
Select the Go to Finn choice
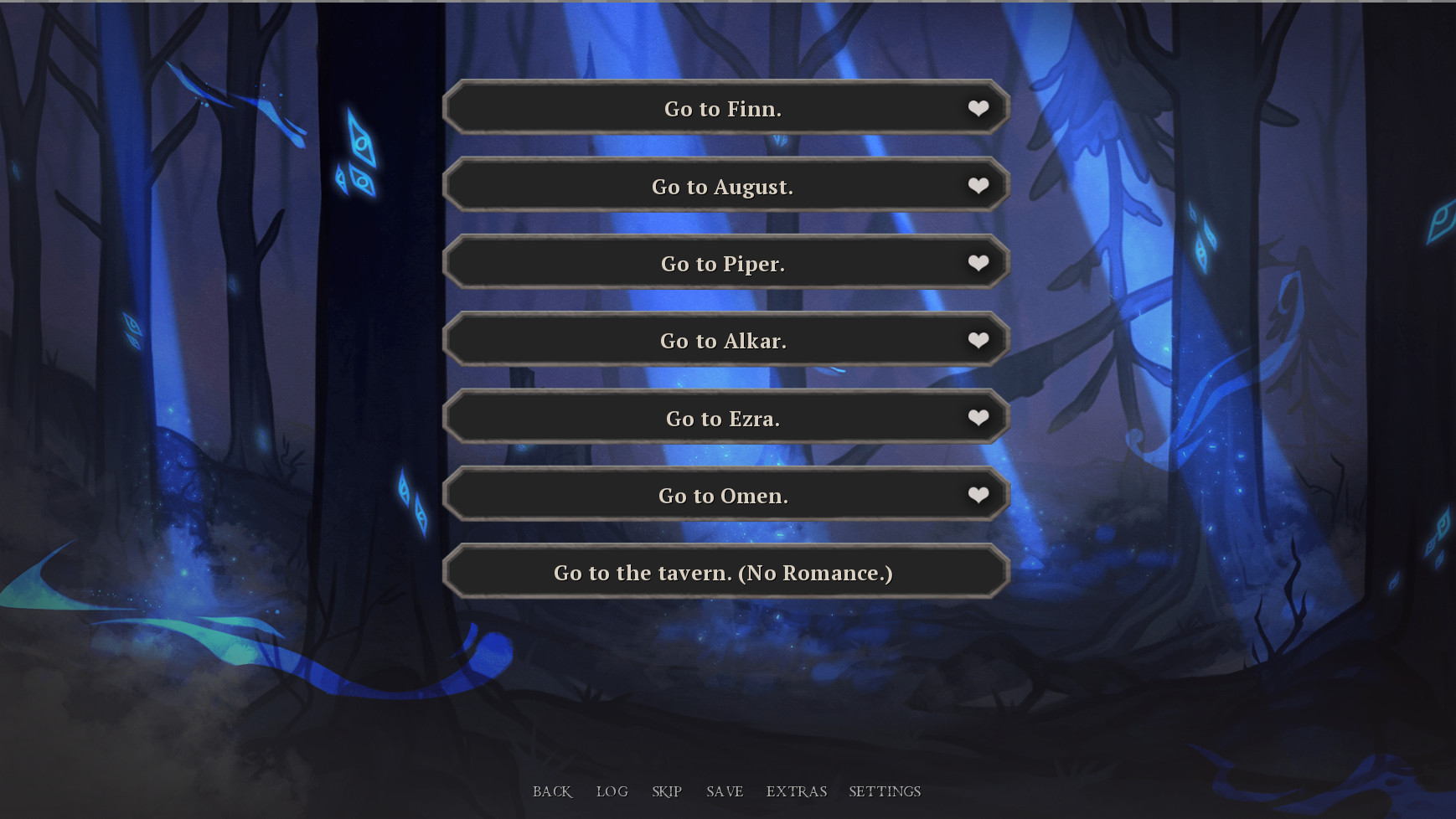pyautogui.click(x=723, y=108)
